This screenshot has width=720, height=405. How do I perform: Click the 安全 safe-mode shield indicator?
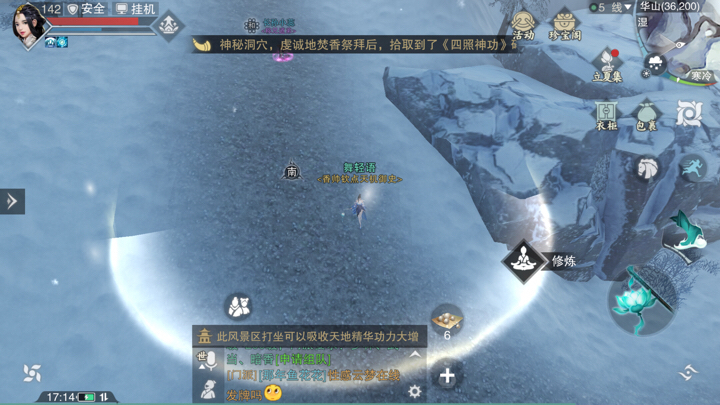86,9
